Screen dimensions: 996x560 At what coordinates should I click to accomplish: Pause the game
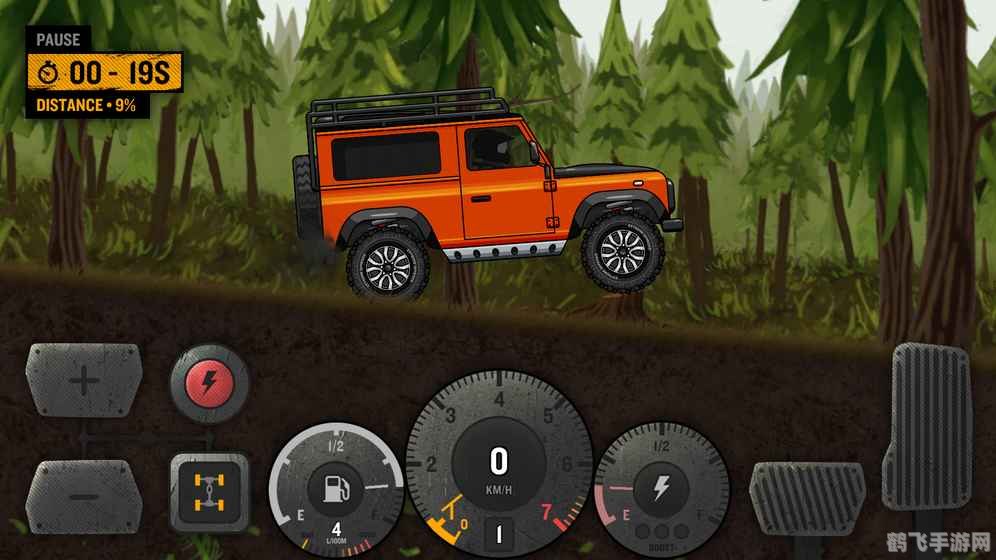coord(57,40)
